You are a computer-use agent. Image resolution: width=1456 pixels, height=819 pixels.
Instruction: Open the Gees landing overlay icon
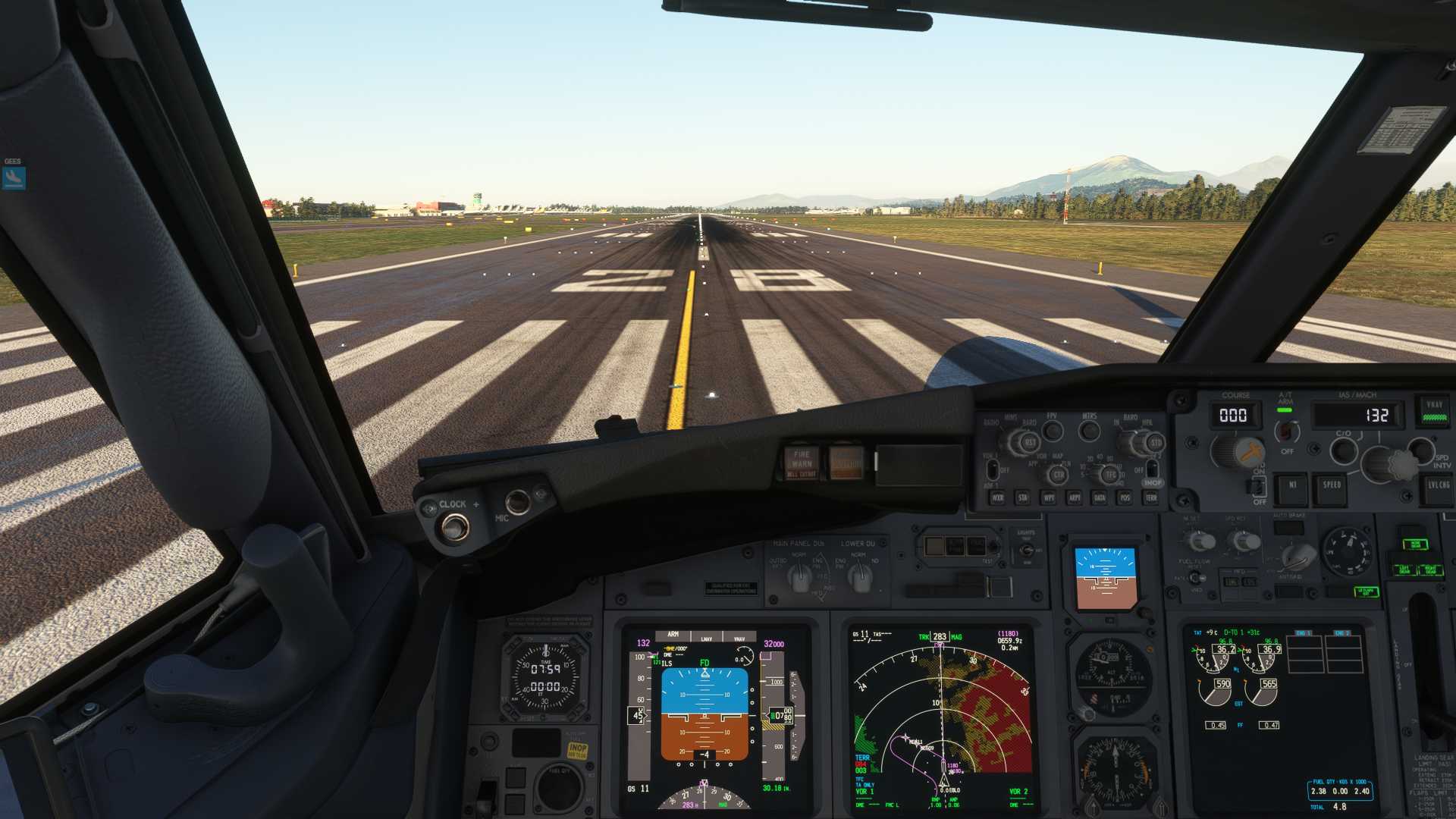[x=14, y=178]
